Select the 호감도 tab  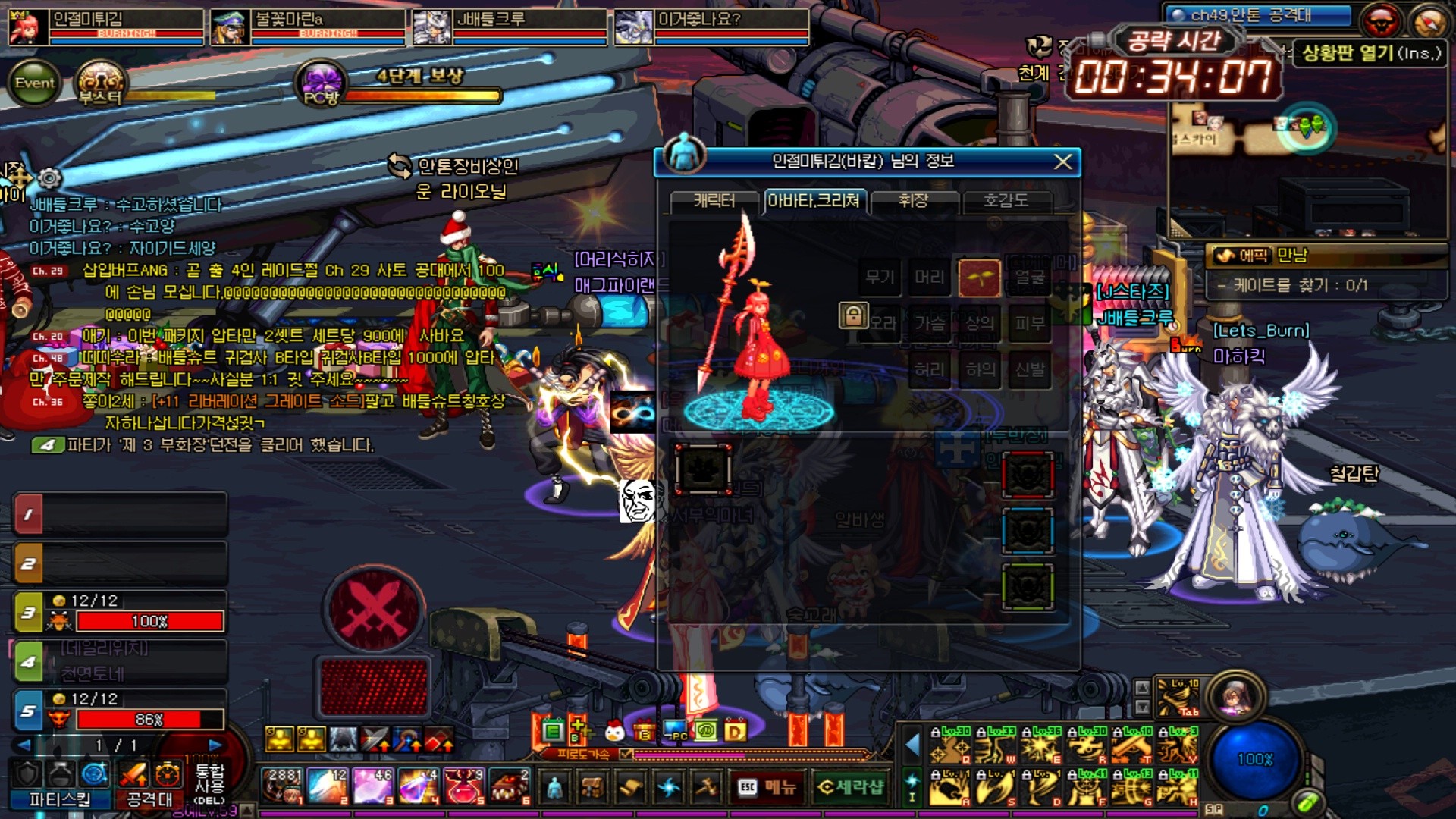(1006, 201)
